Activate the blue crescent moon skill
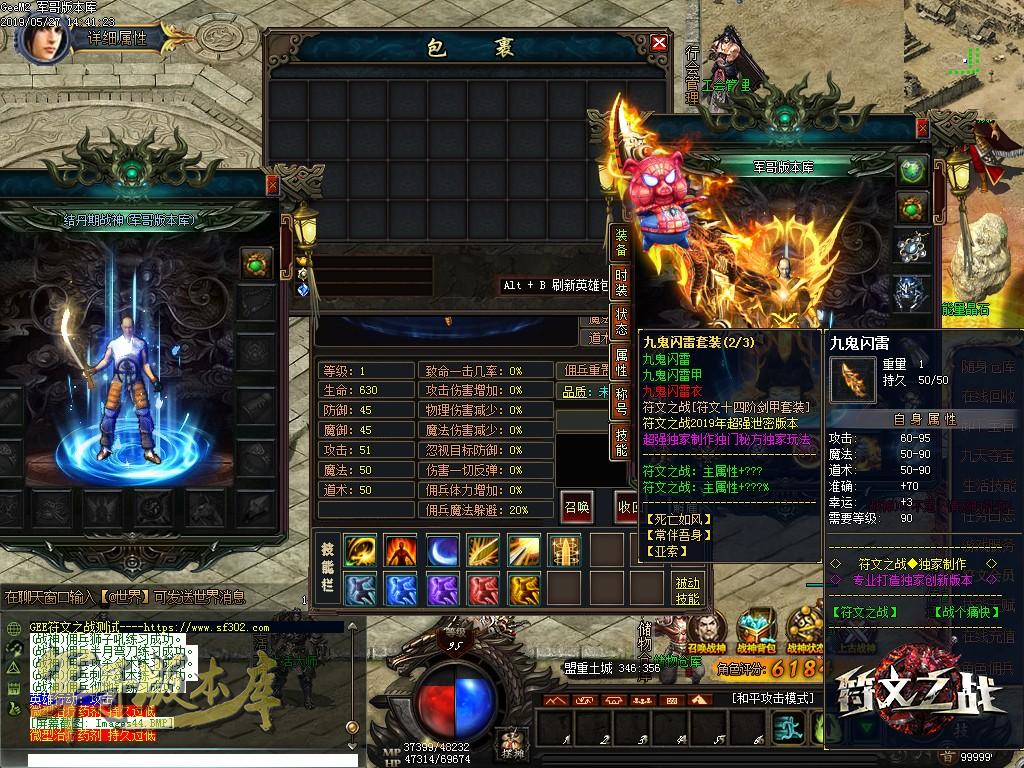The width and height of the screenshot is (1024, 768). [442, 551]
